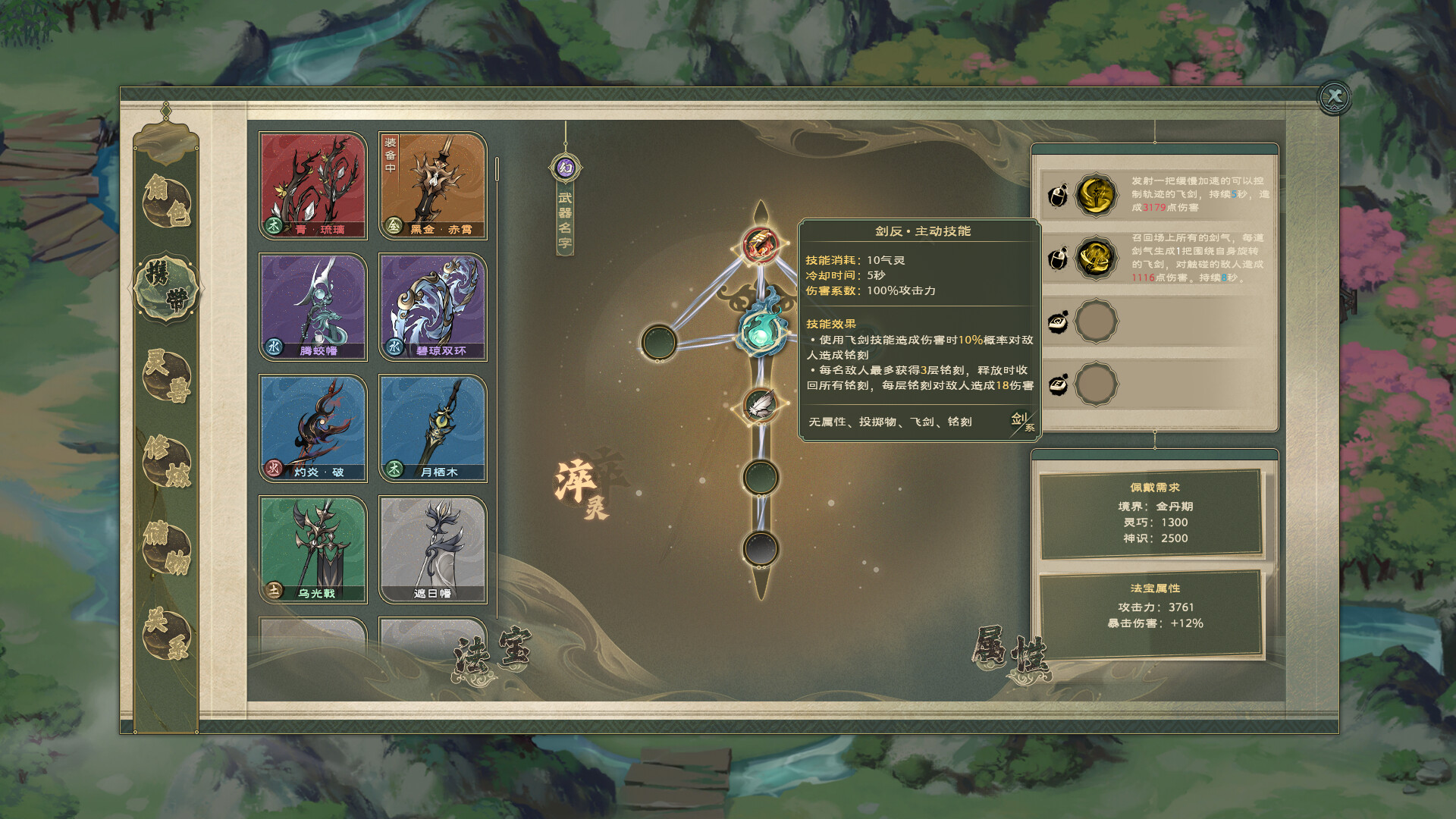Close the treasure panel
This screenshot has height=819, width=1456.
(1335, 97)
